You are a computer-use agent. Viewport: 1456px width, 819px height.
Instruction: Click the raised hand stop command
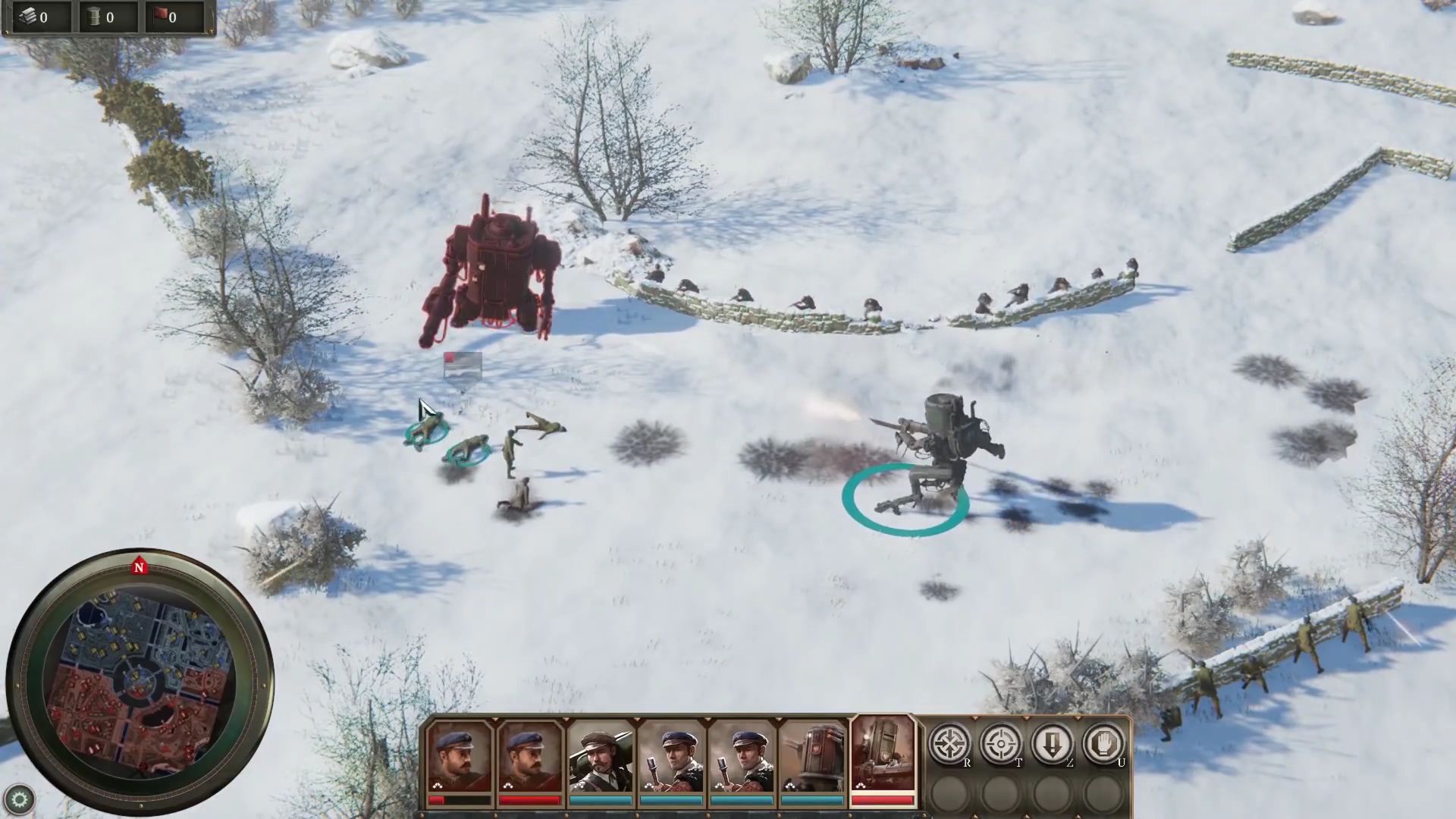click(1104, 744)
